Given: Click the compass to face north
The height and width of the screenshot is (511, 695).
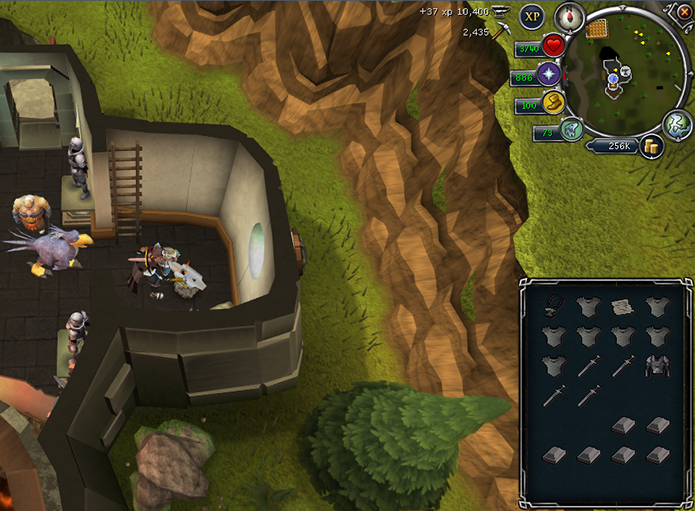Looking at the screenshot, I should (x=569, y=17).
